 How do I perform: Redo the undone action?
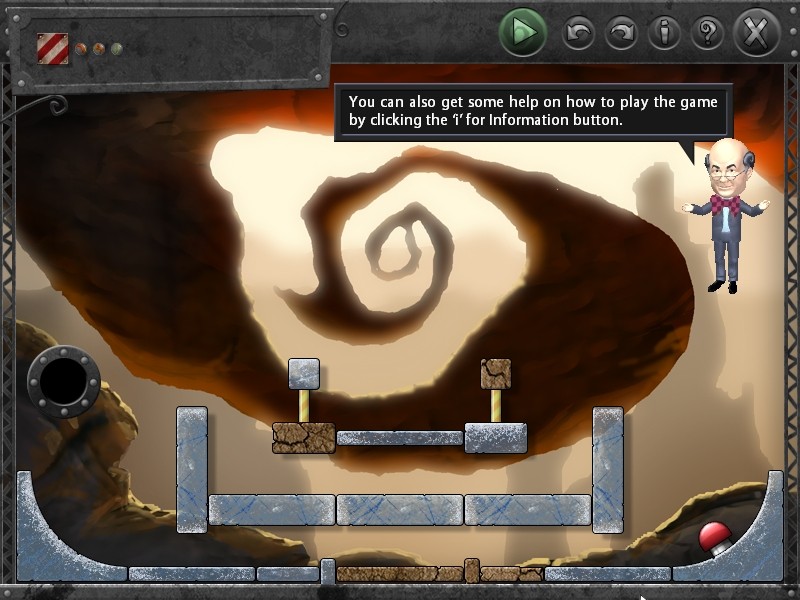[x=621, y=34]
